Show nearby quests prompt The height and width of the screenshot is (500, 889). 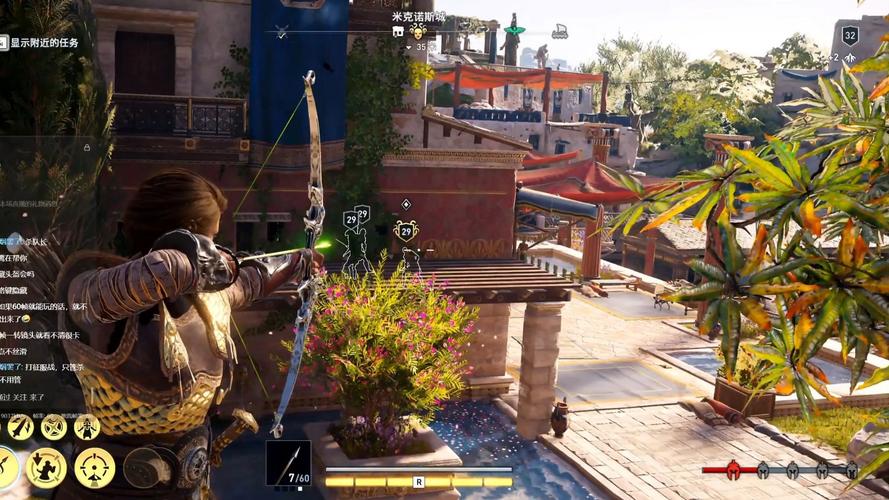[x=42, y=42]
